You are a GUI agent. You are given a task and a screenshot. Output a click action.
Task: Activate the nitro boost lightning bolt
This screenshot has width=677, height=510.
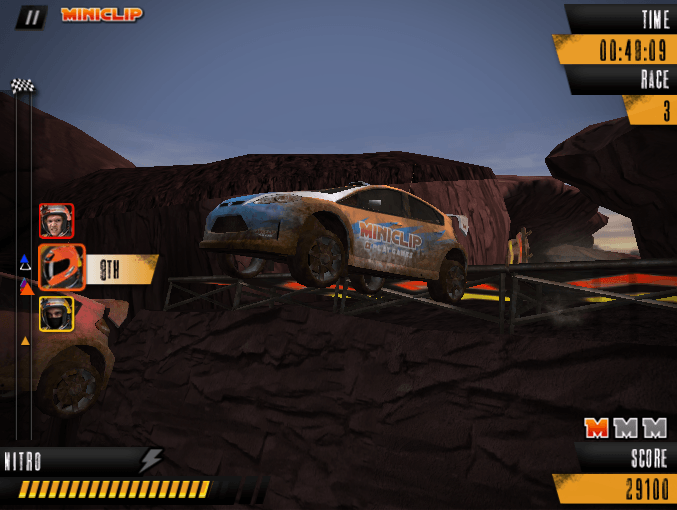tap(151, 460)
